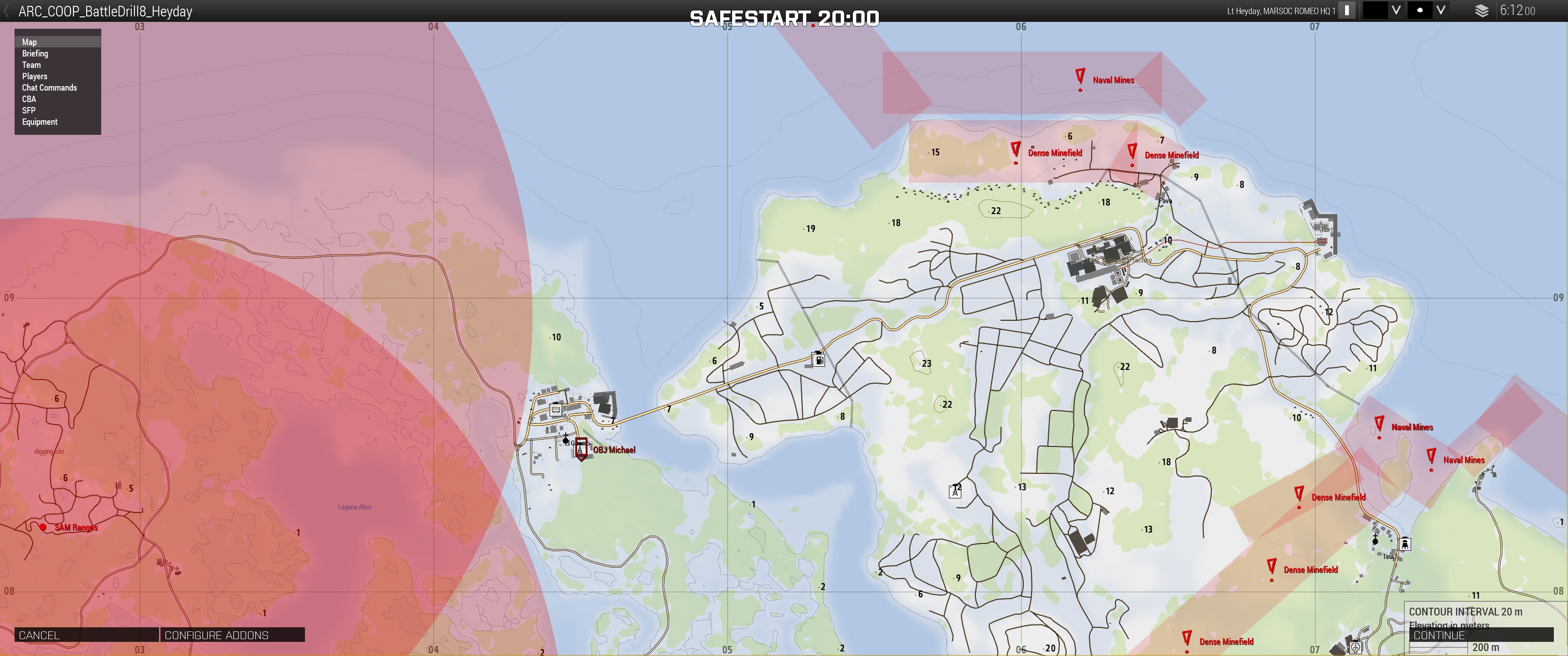Open the Briefing section
1568x656 pixels.
pos(35,54)
